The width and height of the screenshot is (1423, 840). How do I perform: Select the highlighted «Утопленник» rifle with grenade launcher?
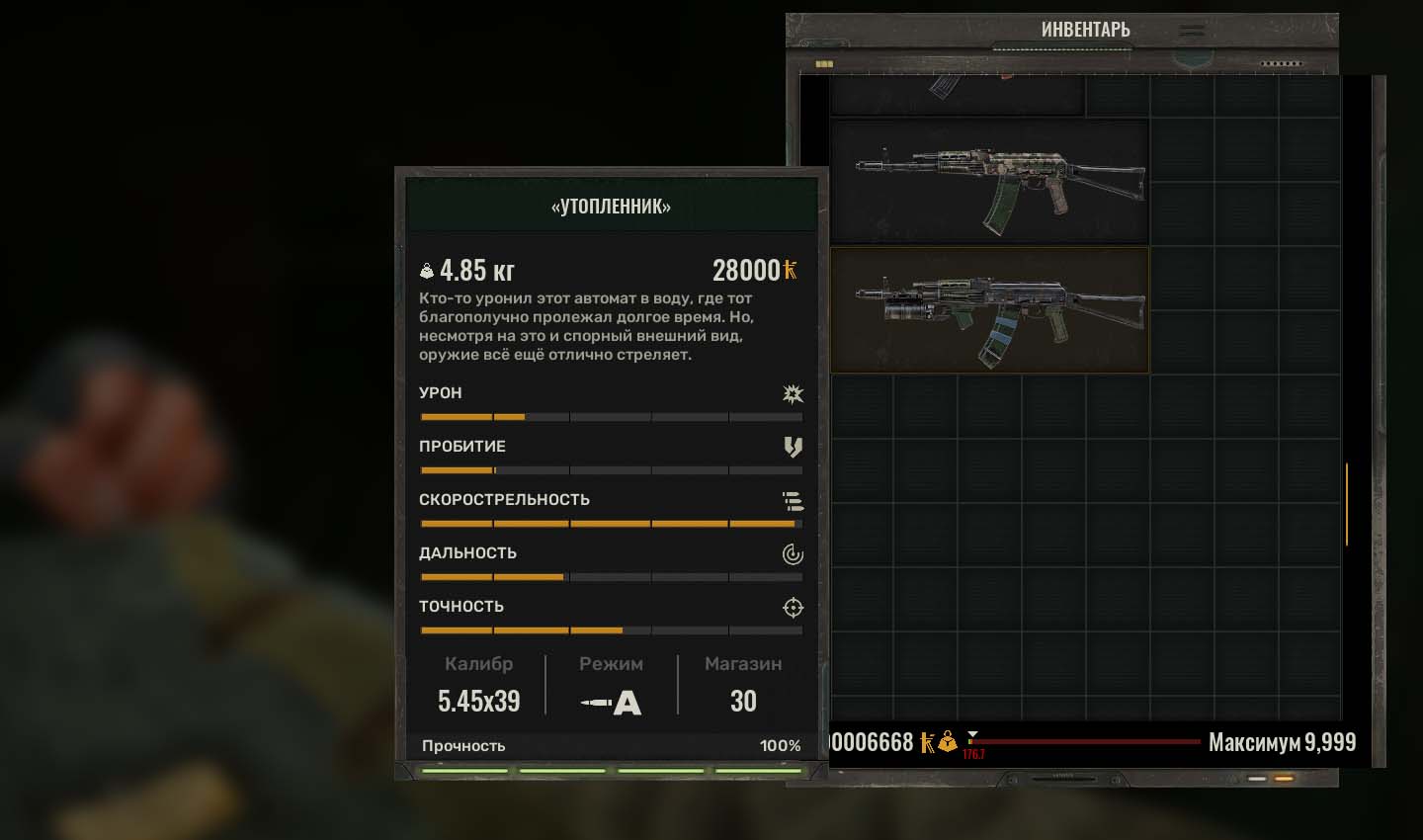click(988, 310)
